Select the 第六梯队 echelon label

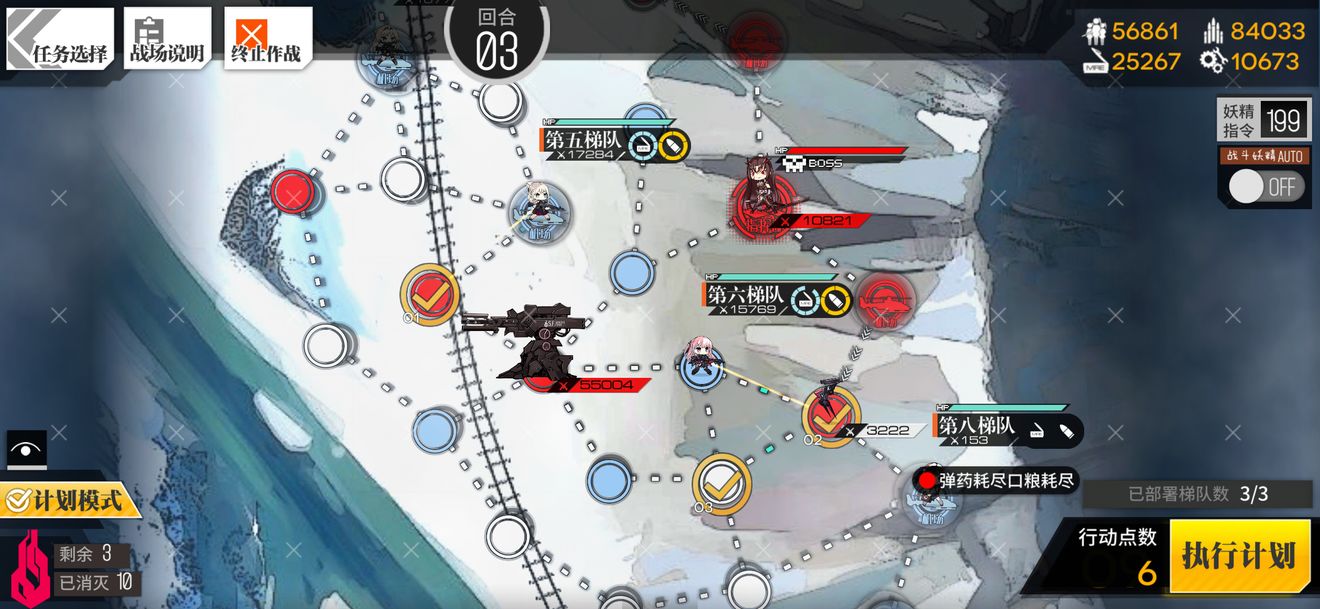point(745,296)
